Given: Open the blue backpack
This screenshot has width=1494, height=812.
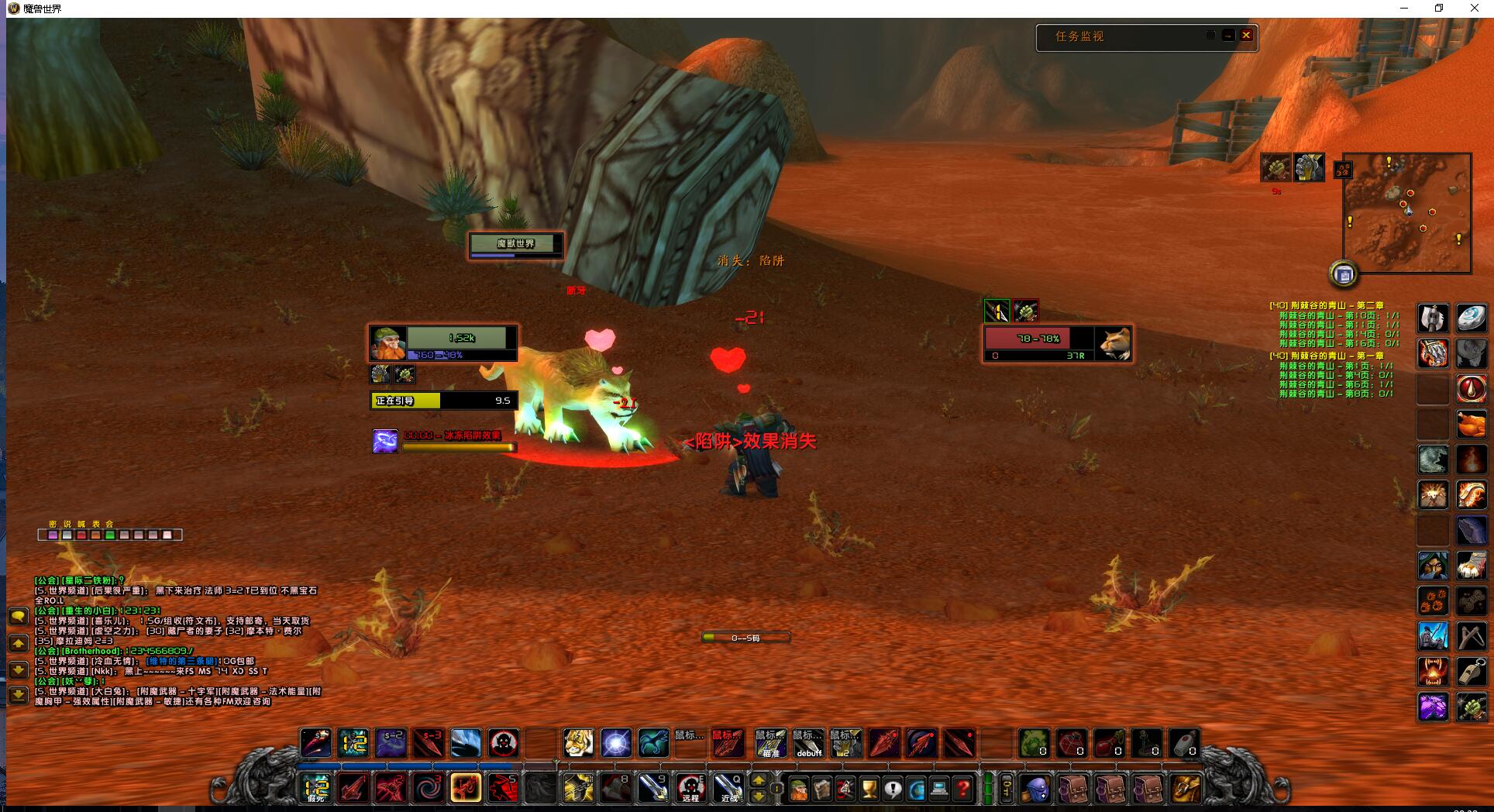Looking at the screenshot, I should pos(1034,790).
